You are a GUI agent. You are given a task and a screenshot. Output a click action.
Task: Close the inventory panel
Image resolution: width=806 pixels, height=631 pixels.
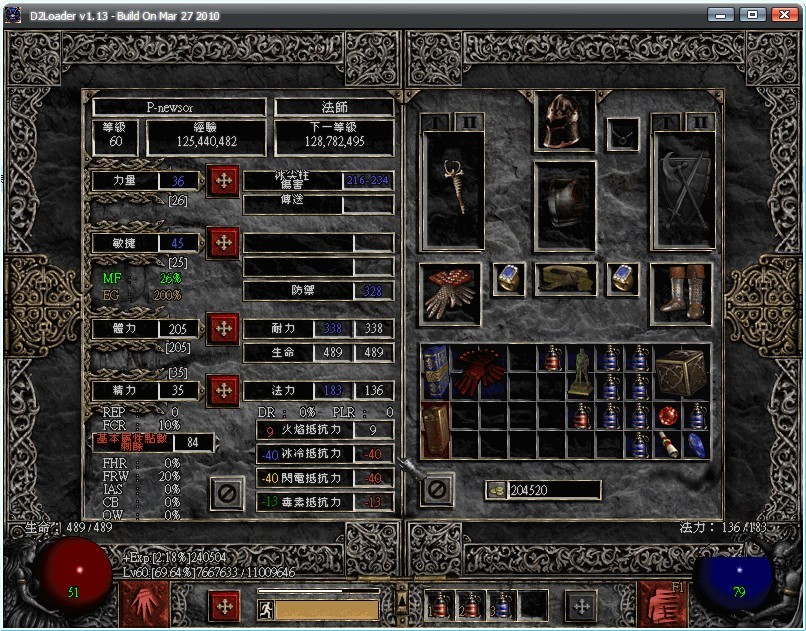(x=437, y=489)
